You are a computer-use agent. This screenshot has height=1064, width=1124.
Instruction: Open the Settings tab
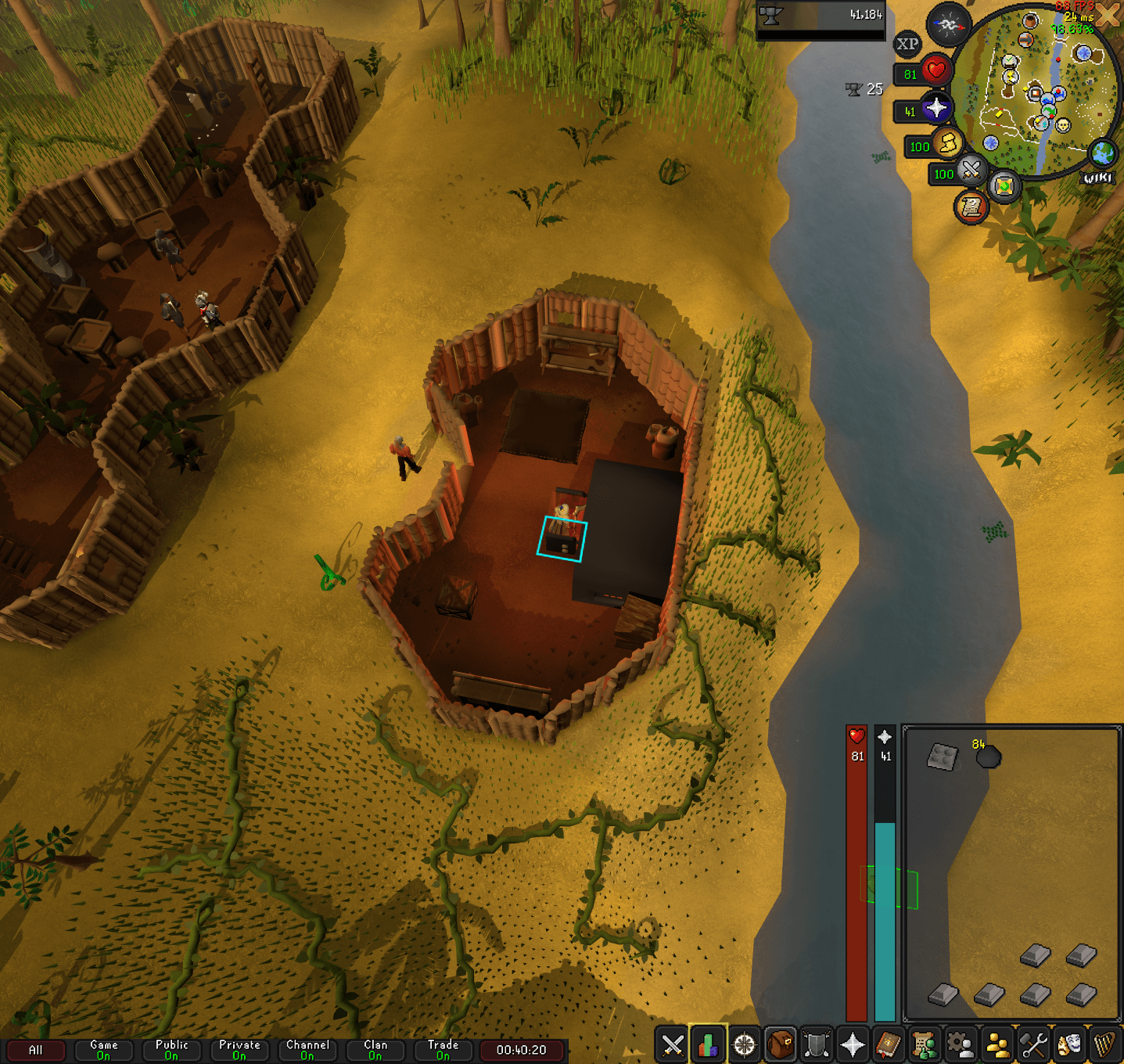point(1032,1050)
